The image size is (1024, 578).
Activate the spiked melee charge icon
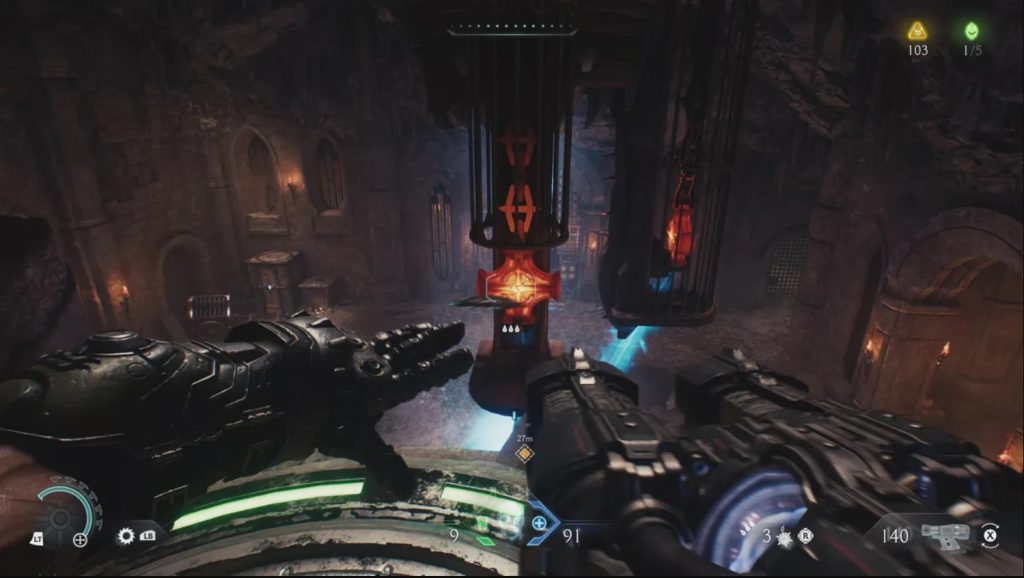point(783,537)
